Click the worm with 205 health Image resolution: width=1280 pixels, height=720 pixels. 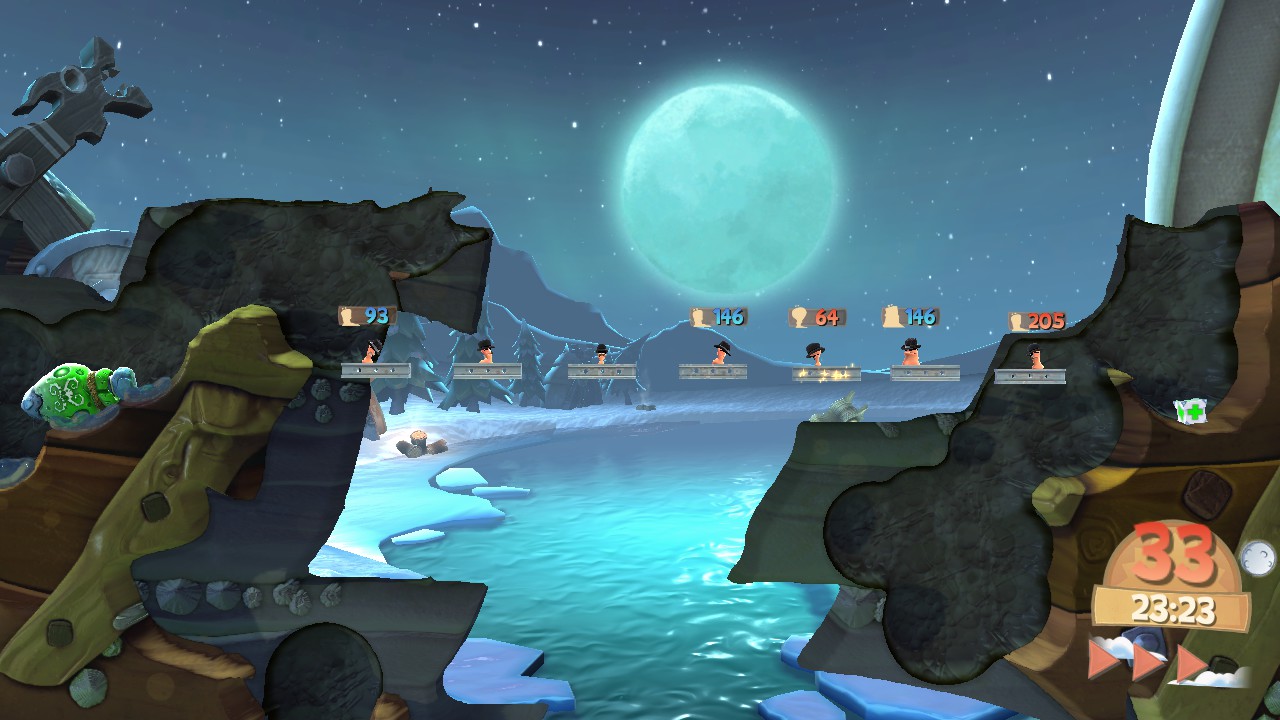click(1035, 355)
